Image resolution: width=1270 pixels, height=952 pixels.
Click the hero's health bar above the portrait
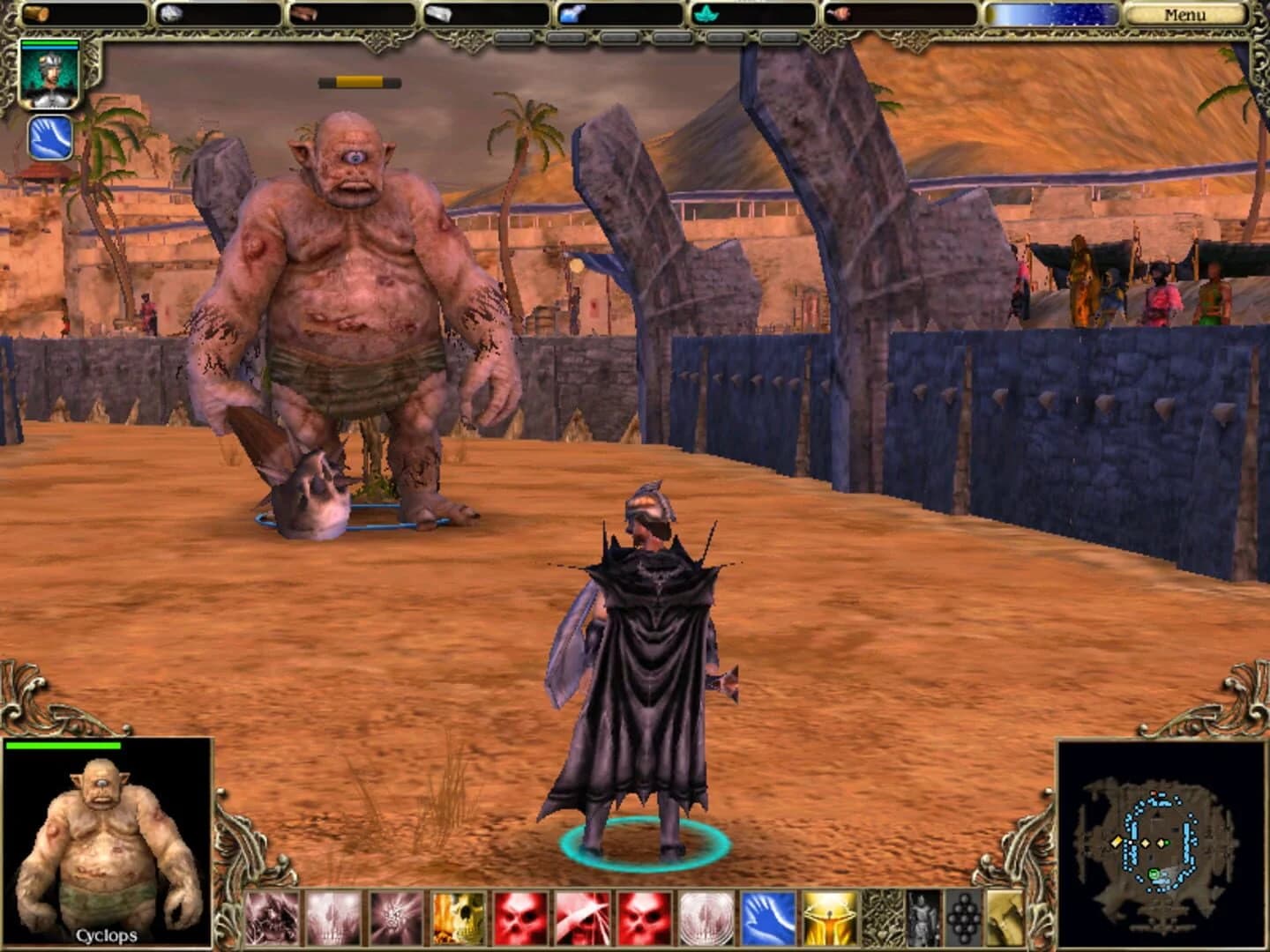[49, 41]
